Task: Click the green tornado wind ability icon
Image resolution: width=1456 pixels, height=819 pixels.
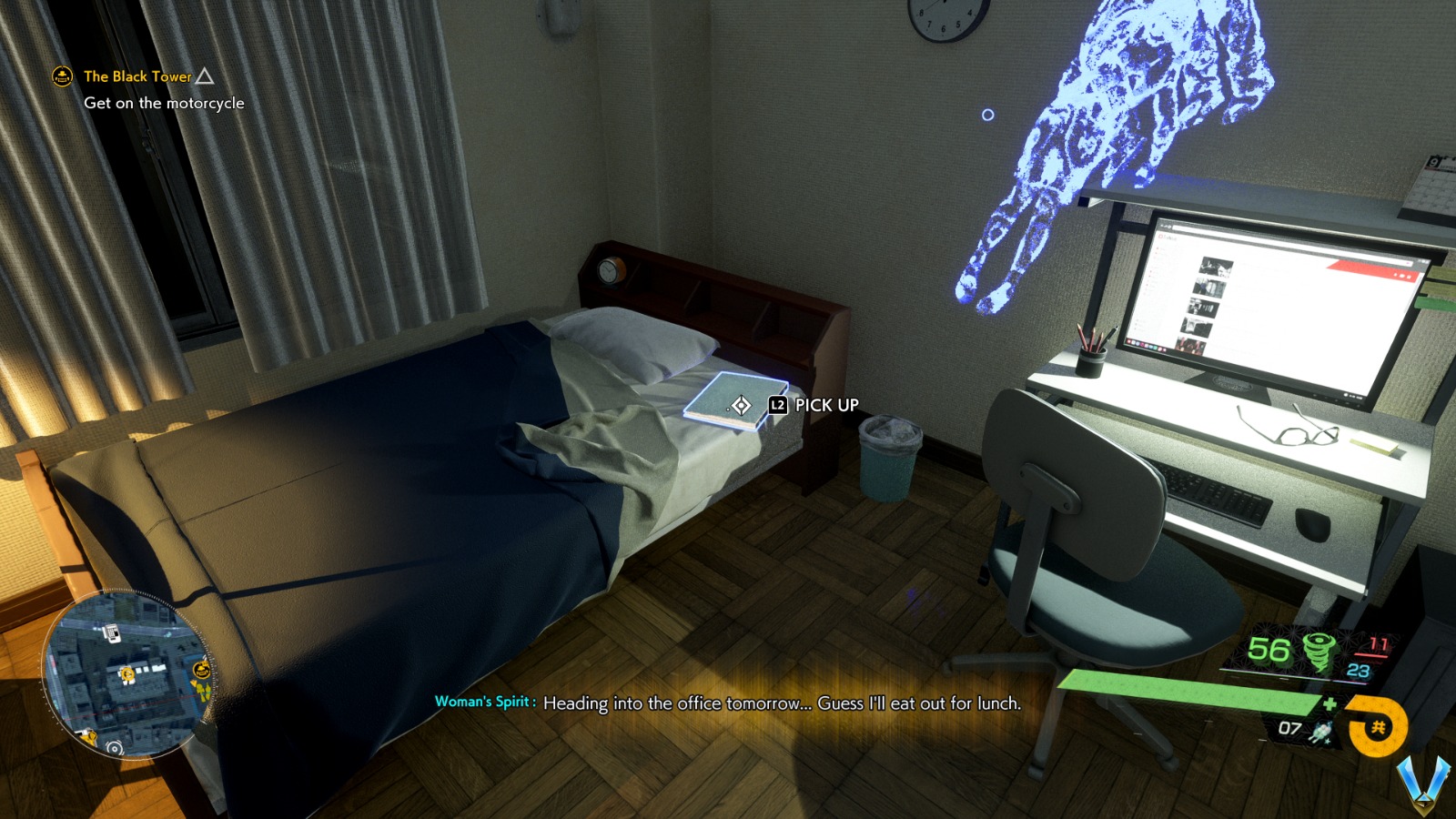Action: point(1319,652)
